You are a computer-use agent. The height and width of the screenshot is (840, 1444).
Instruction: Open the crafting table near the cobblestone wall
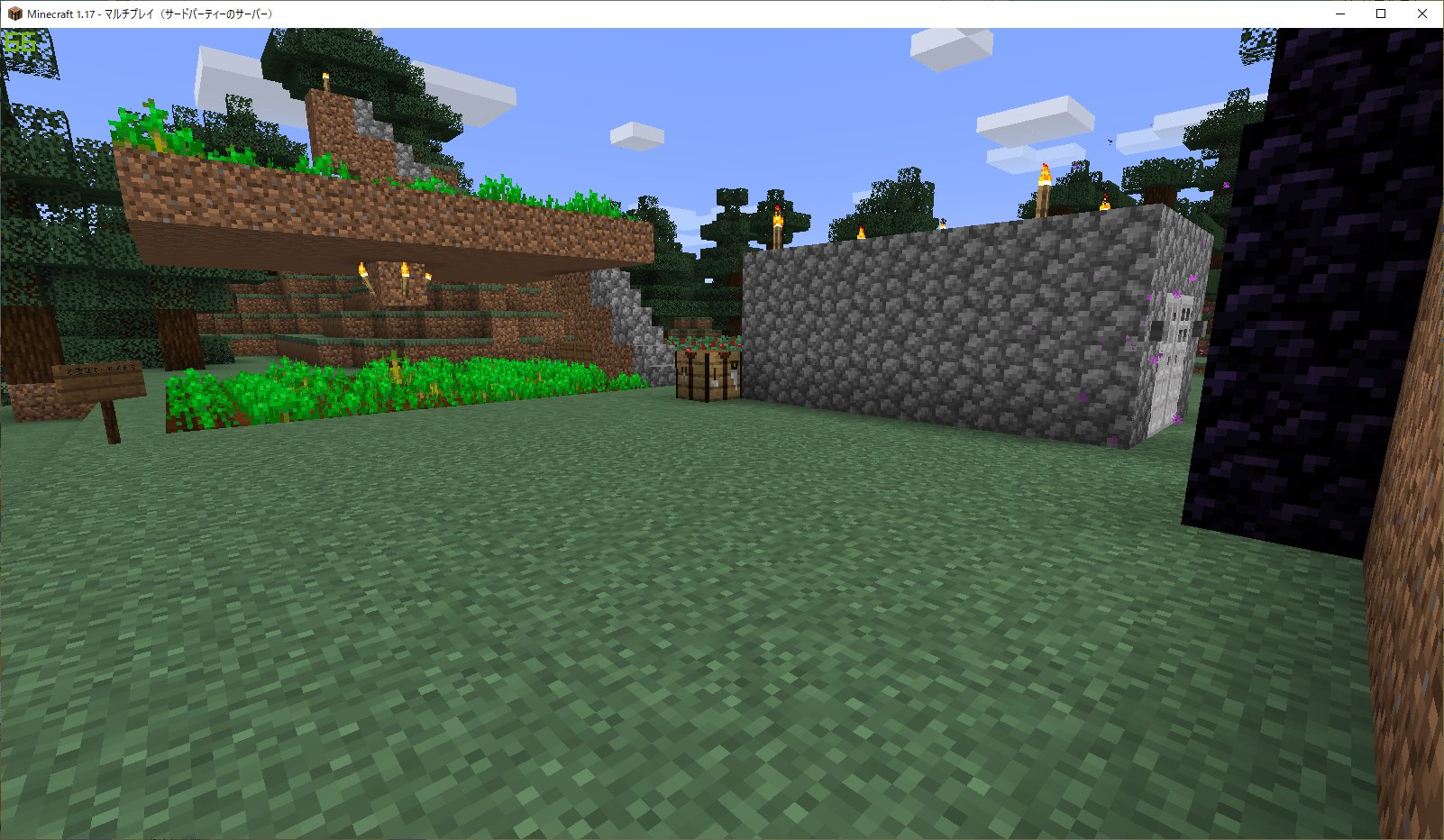(708, 379)
